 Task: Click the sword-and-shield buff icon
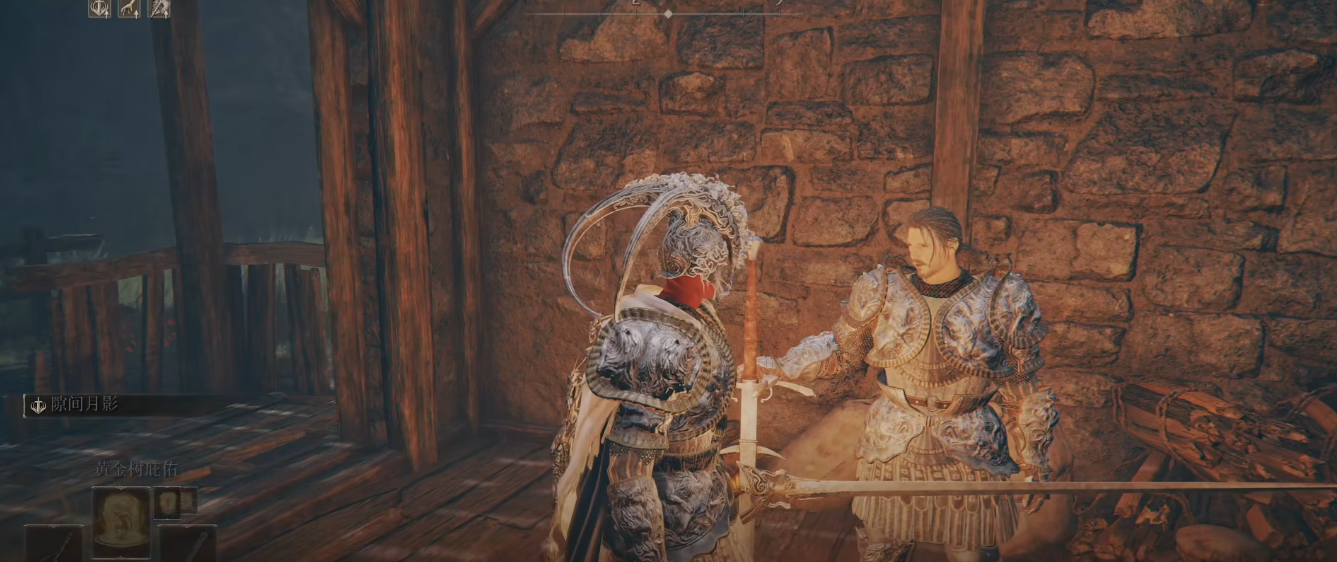pyautogui.click(x=100, y=9)
